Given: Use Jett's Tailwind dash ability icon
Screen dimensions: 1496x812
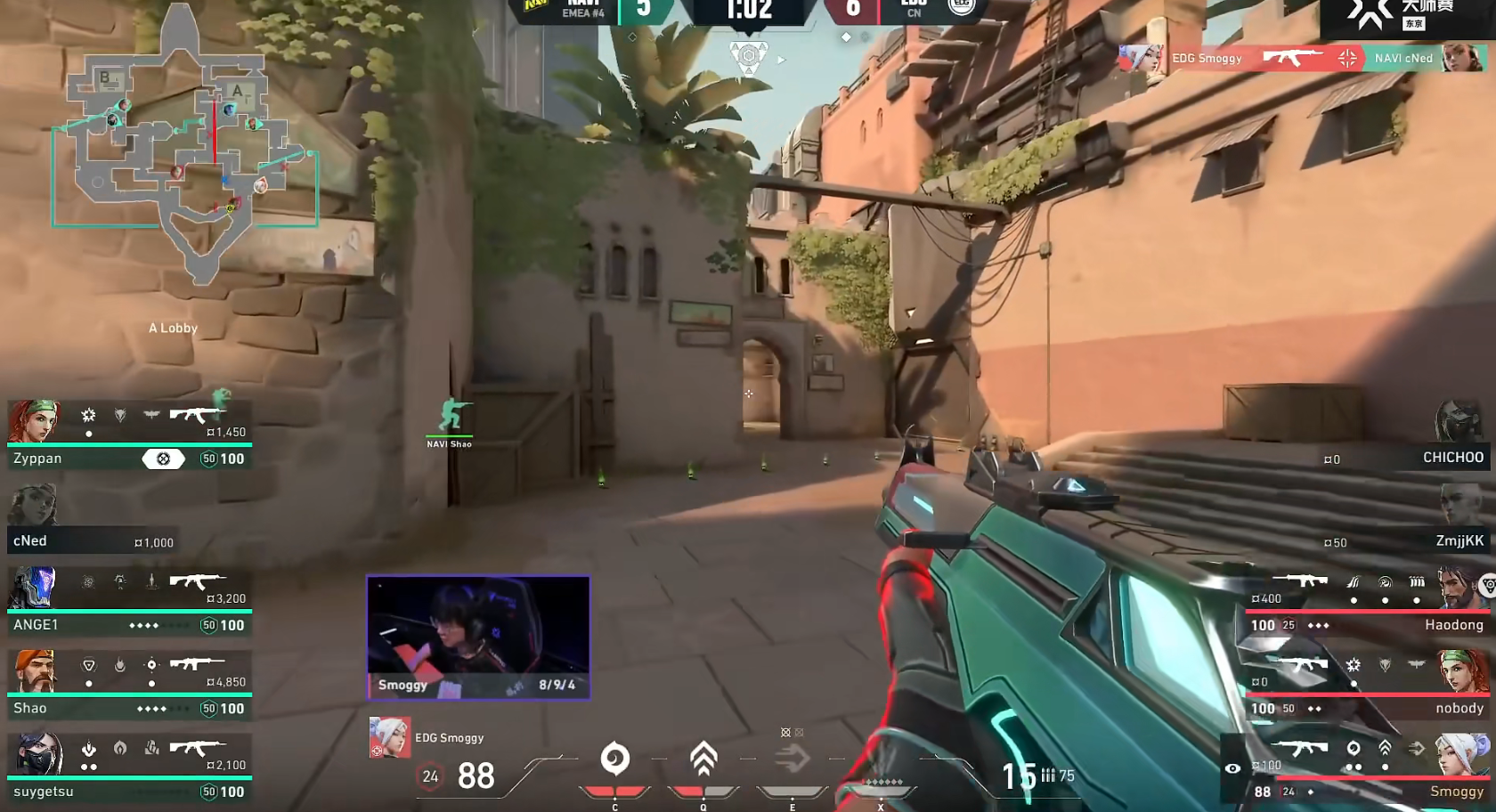Looking at the screenshot, I should click(792, 760).
